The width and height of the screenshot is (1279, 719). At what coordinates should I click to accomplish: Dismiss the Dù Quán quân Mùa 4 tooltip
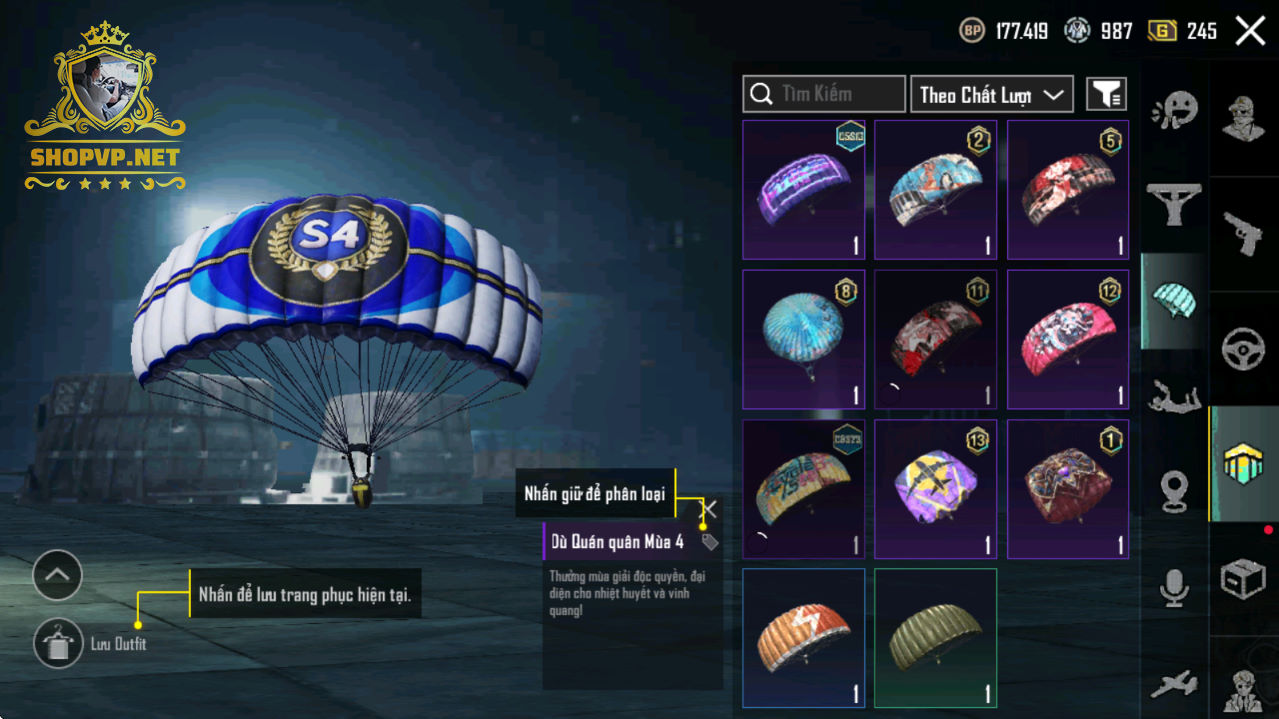[x=709, y=510]
